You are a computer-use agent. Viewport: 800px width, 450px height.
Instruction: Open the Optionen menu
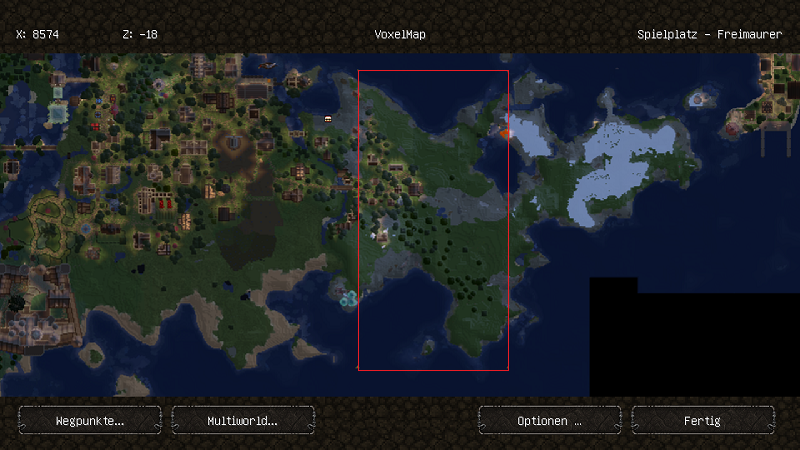[x=549, y=420]
